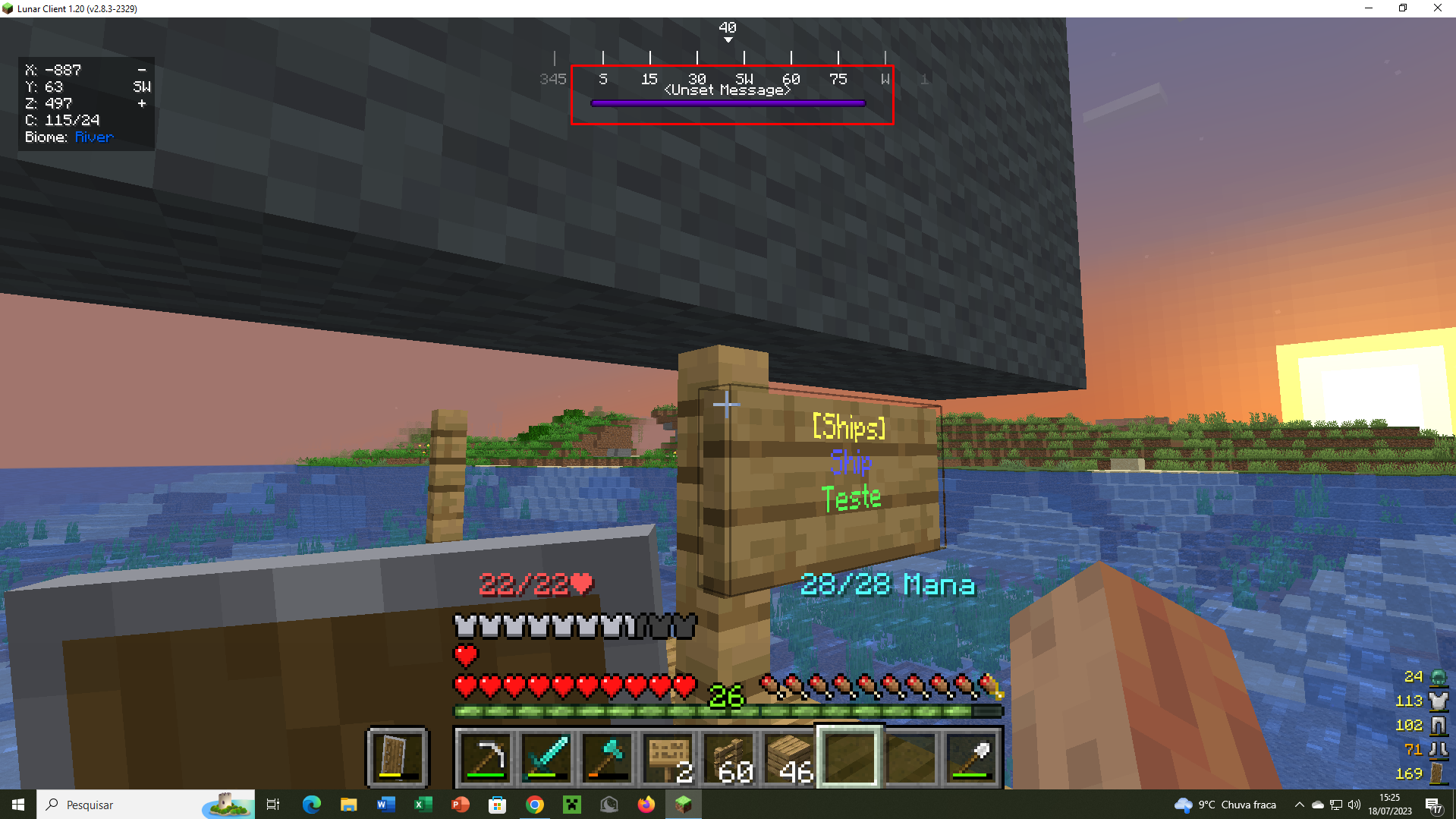This screenshot has height=819, width=1456.
Task: Click the "<Unset Message>" boss bar title
Action: point(728,89)
